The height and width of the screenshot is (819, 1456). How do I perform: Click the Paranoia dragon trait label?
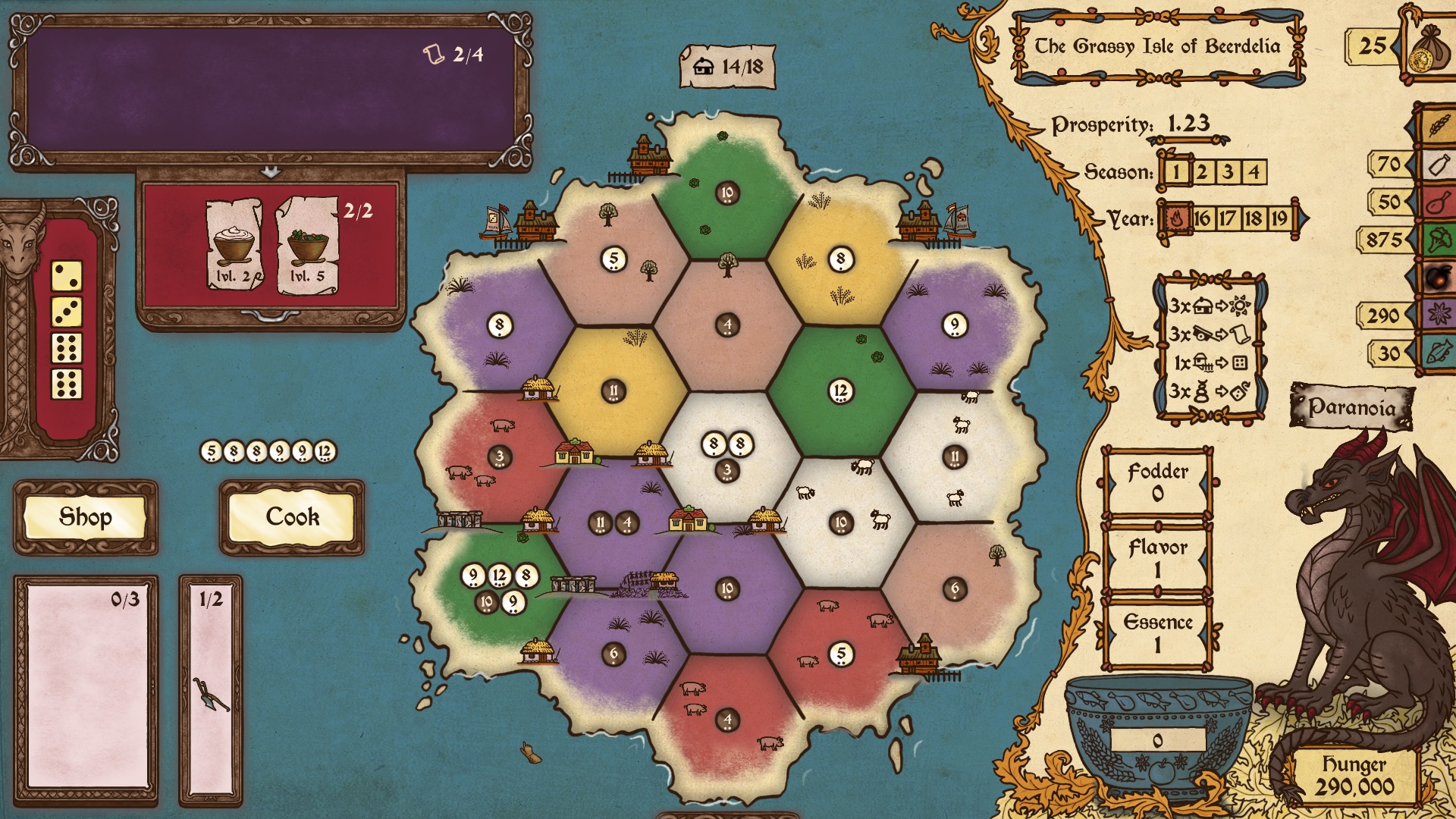pos(1352,407)
